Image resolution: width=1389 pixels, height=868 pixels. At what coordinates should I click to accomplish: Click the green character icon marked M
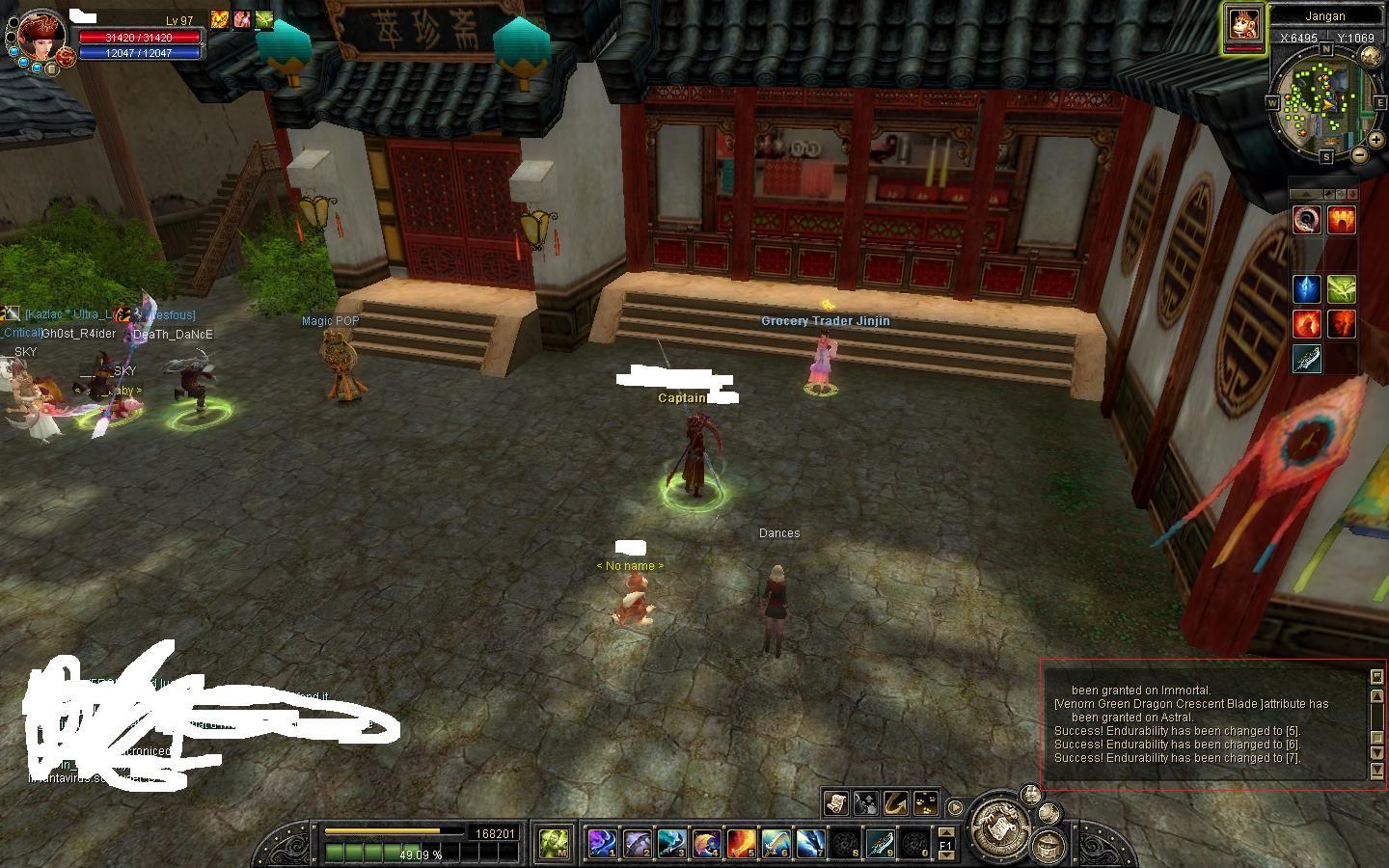point(555,844)
